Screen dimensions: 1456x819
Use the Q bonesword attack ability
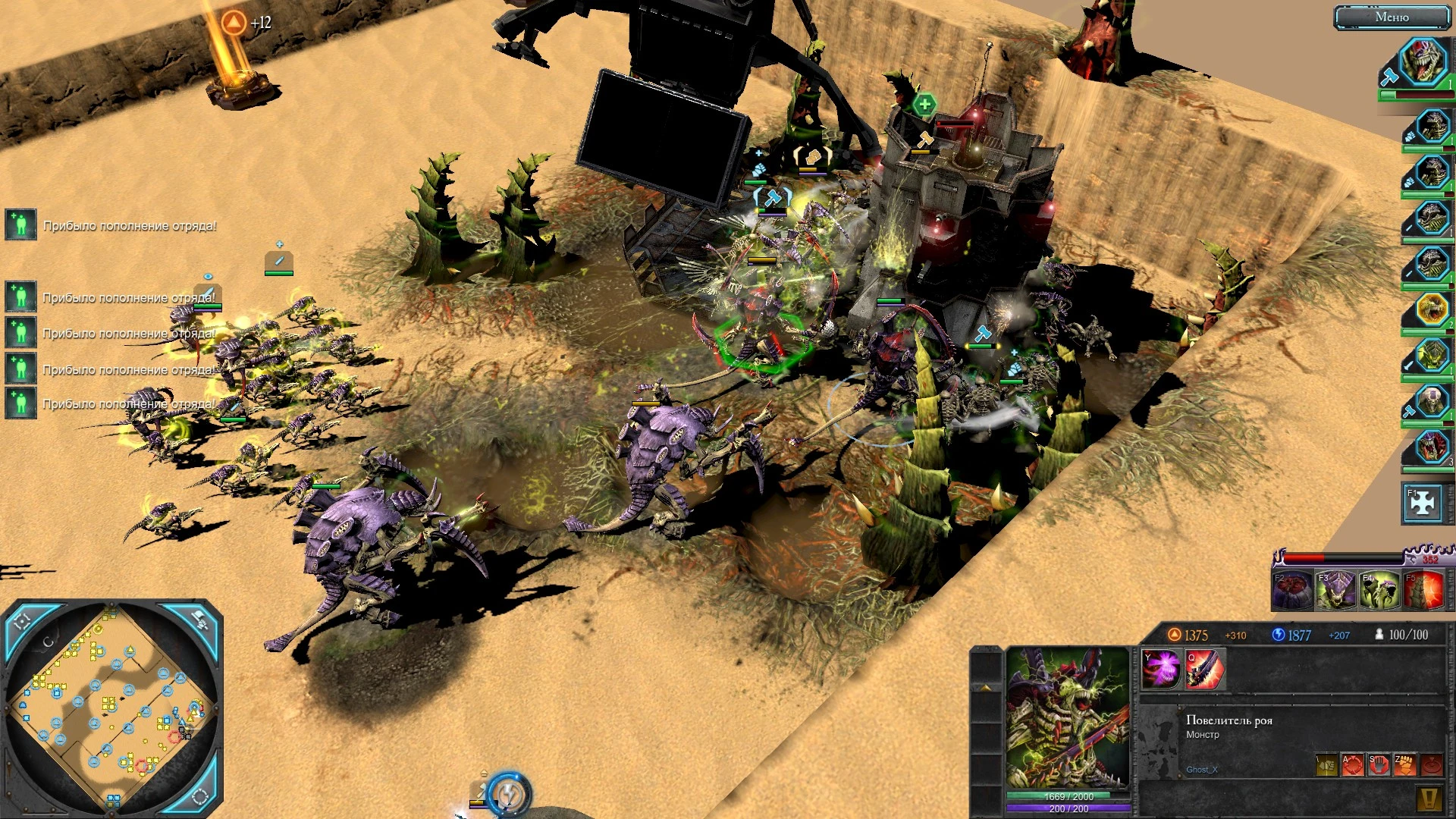1203,669
